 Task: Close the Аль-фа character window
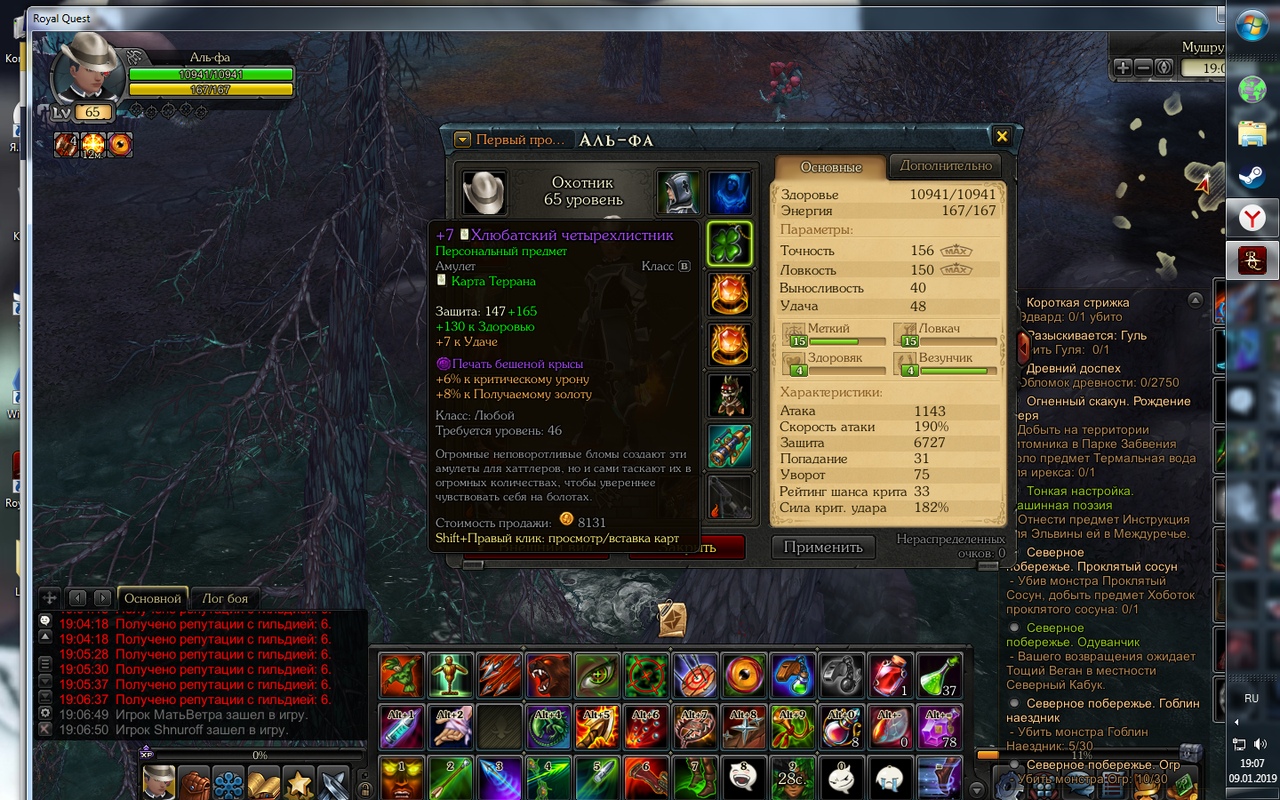coord(1001,137)
